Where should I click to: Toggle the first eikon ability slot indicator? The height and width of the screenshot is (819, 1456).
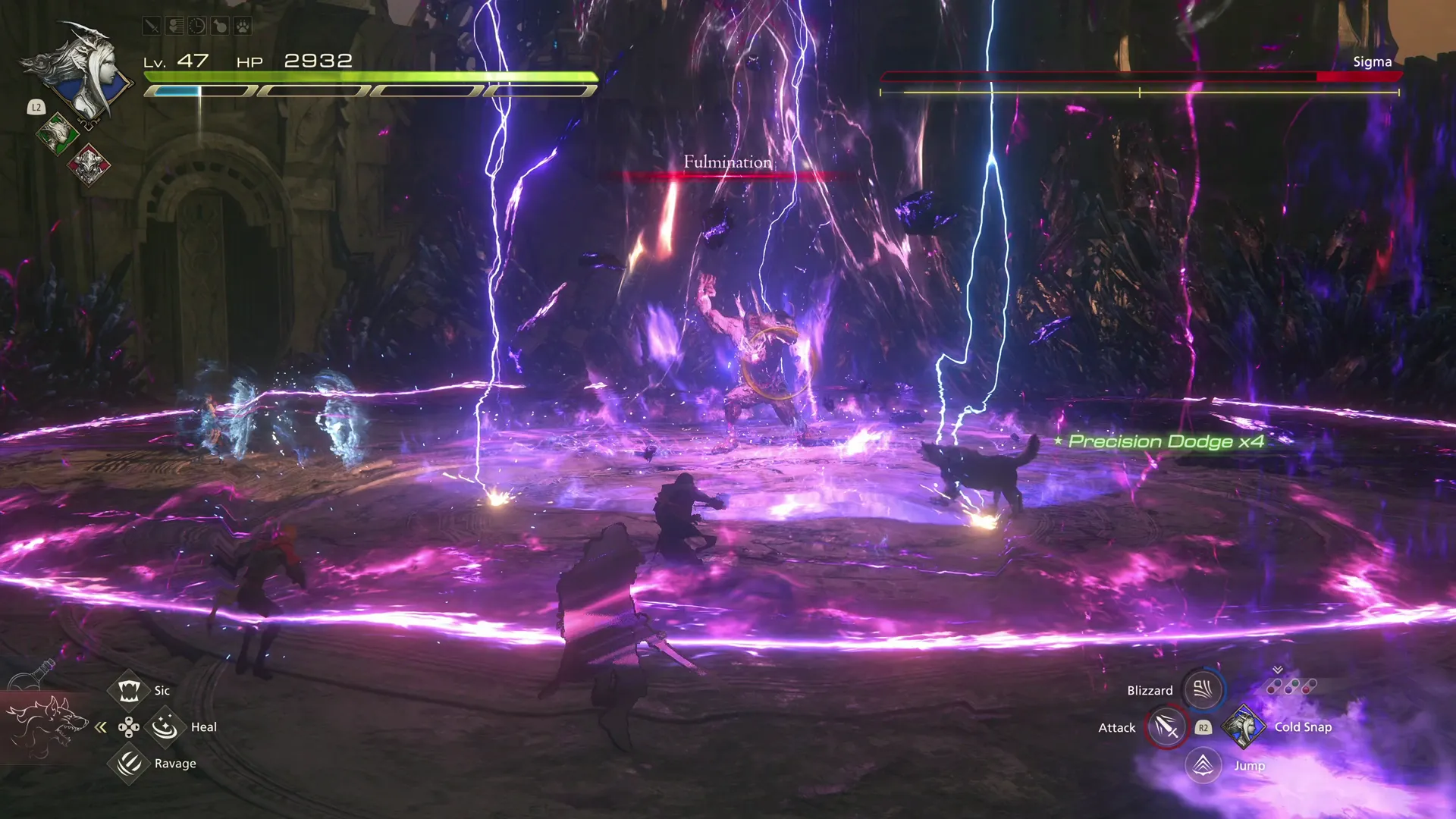(1274, 686)
